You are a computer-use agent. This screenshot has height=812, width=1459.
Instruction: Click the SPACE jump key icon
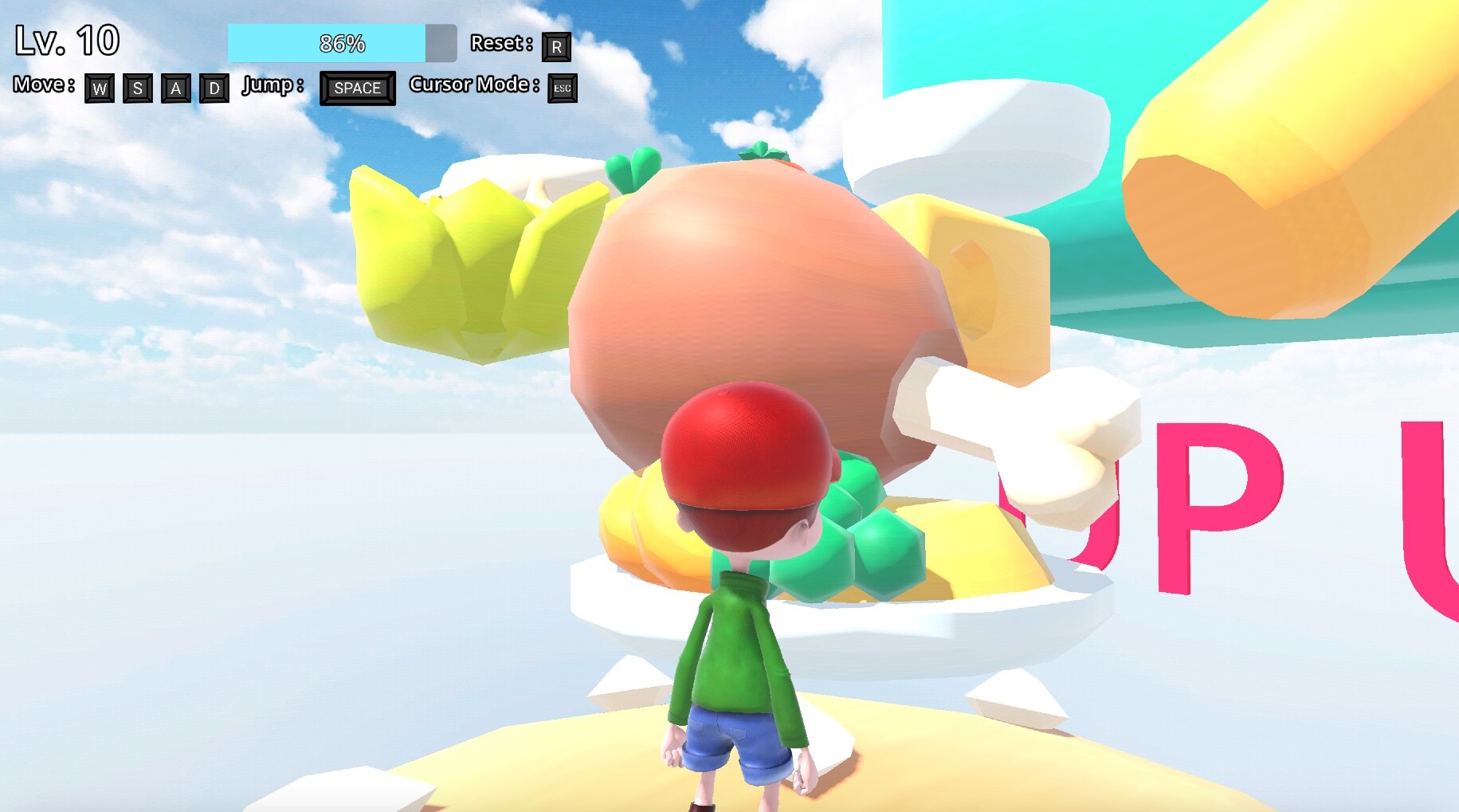click(356, 88)
